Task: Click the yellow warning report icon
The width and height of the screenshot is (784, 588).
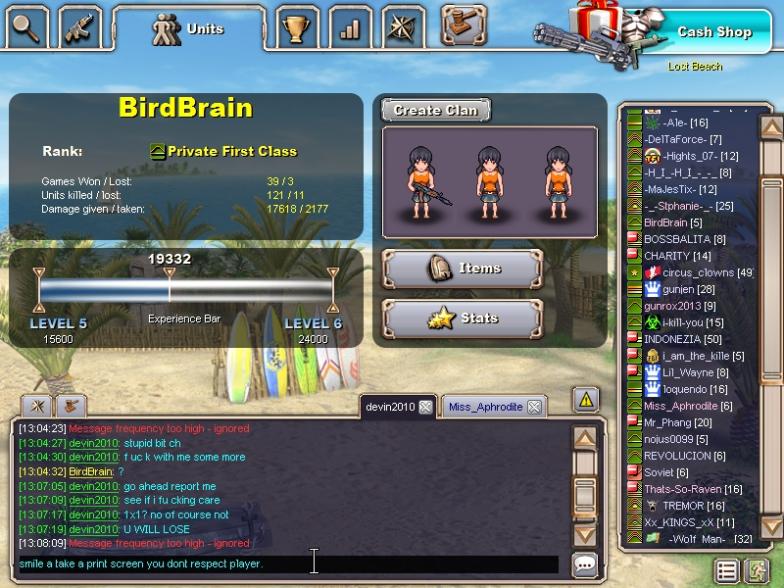Action: pyautogui.click(x=585, y=400)
